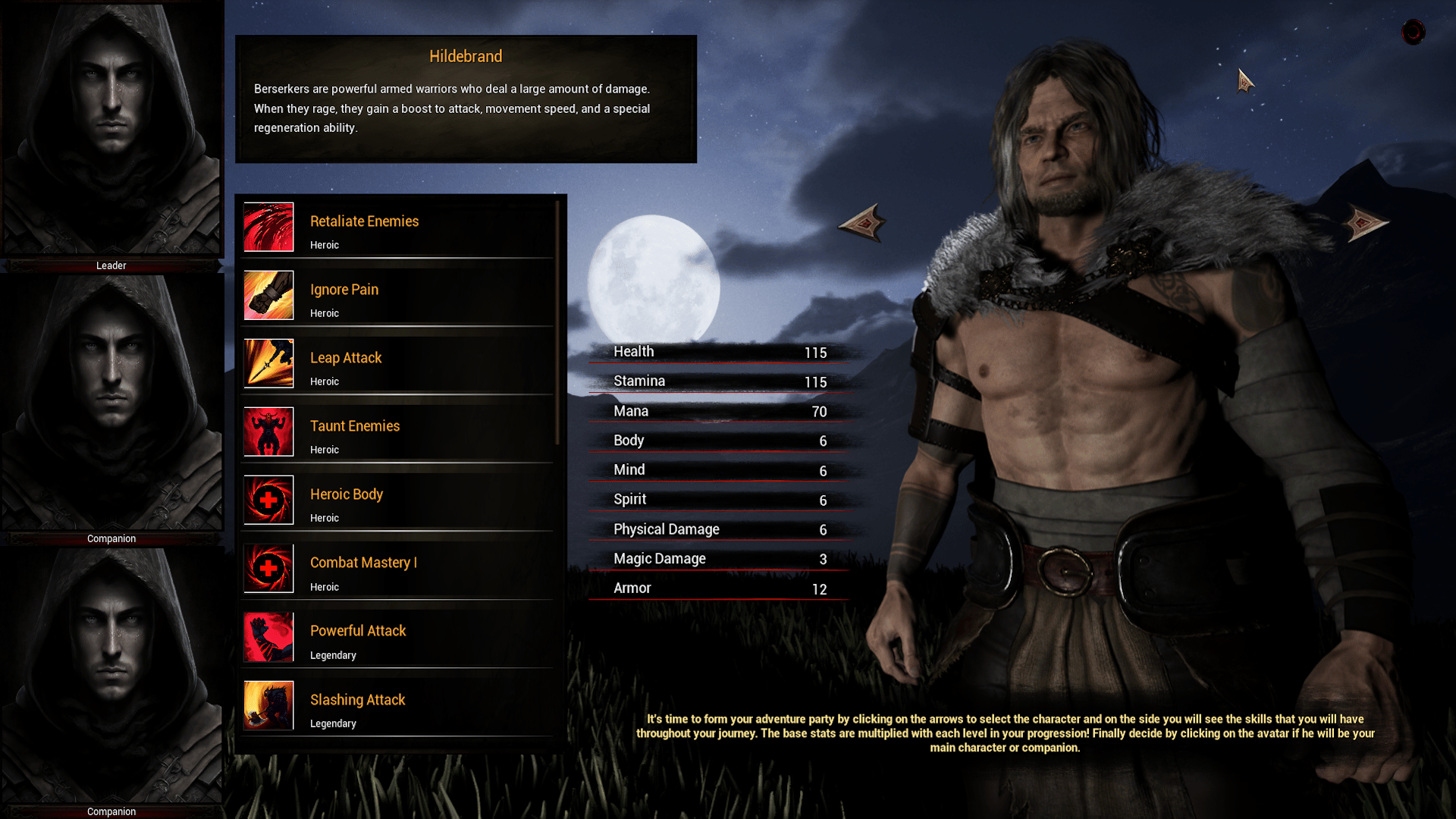This screenshot has width=1456, height=819.
Task: Choose the Ignore Pain skill
Action: pos(397,296)
